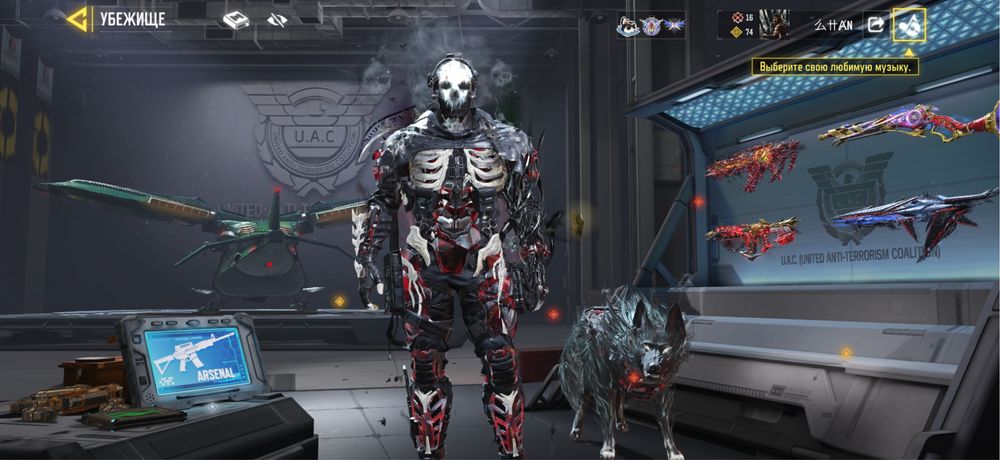Open the book icon beside the title
The image size is (1000, 460).
(x=235, y=20)
